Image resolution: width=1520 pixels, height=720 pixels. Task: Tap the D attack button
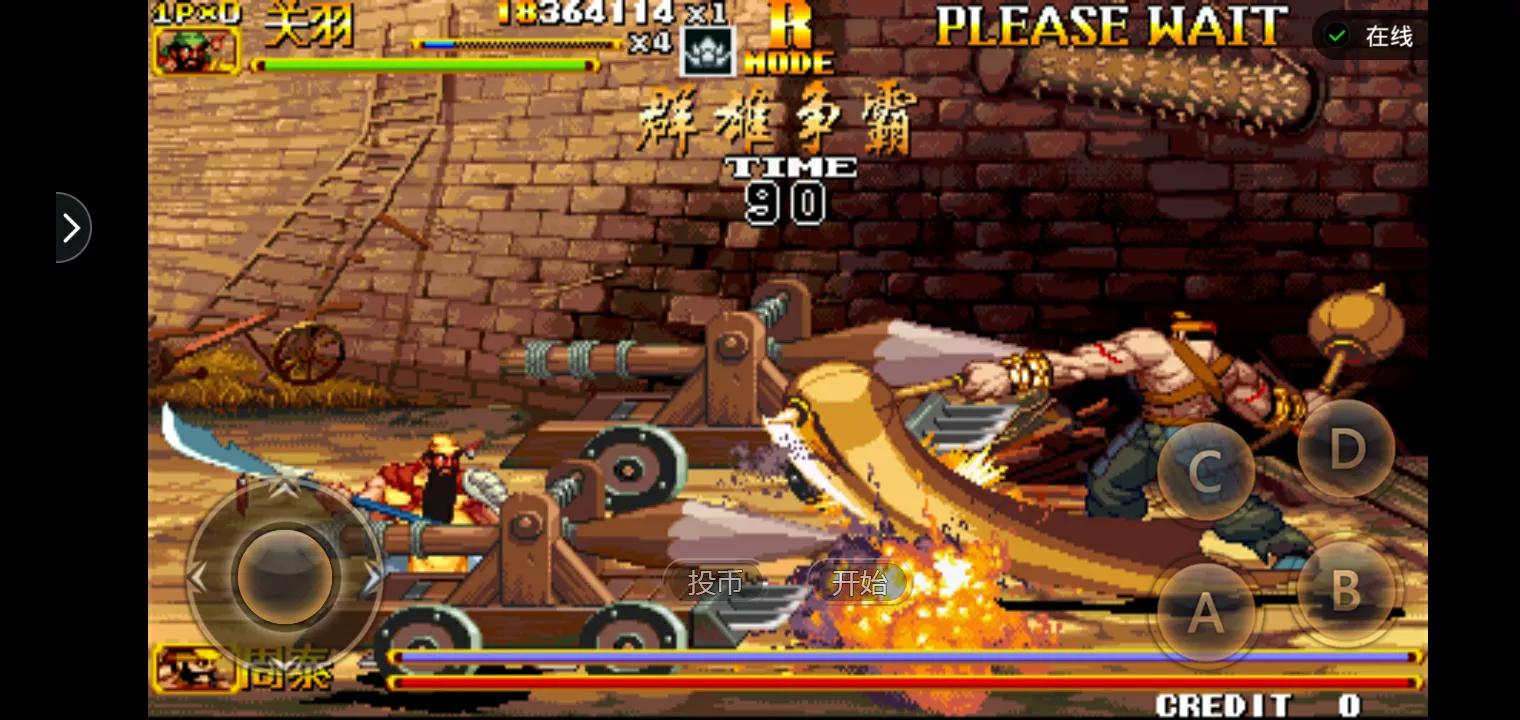(1346, 449)
